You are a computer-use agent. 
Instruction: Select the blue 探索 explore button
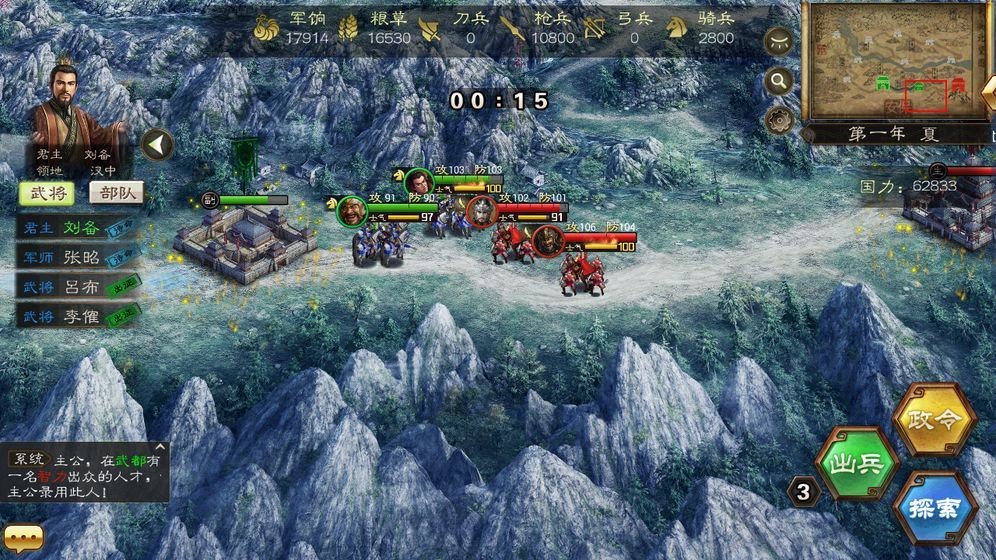click(934, 508)
